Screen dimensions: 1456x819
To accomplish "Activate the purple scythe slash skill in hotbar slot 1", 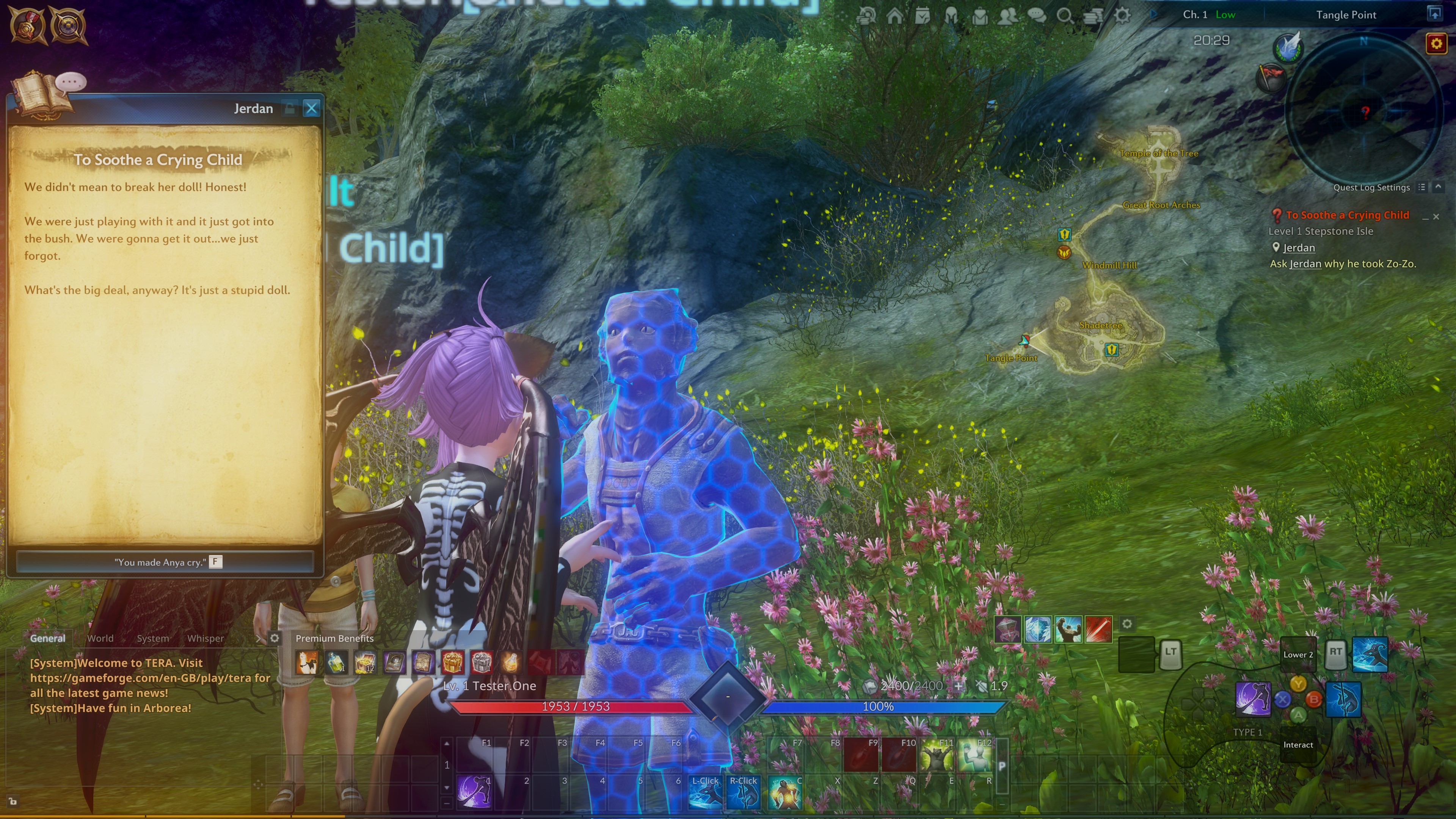I will point(474,791).
